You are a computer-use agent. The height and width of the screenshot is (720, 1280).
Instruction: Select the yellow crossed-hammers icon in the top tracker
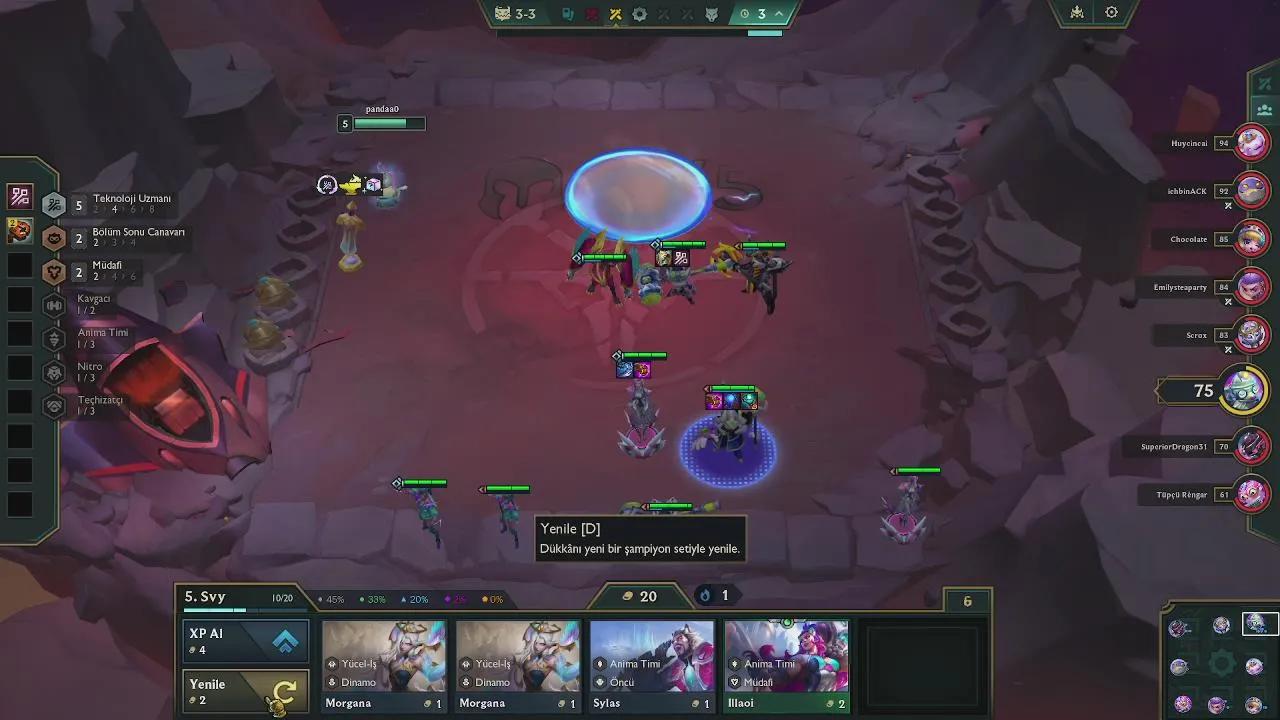coord(616,14)
